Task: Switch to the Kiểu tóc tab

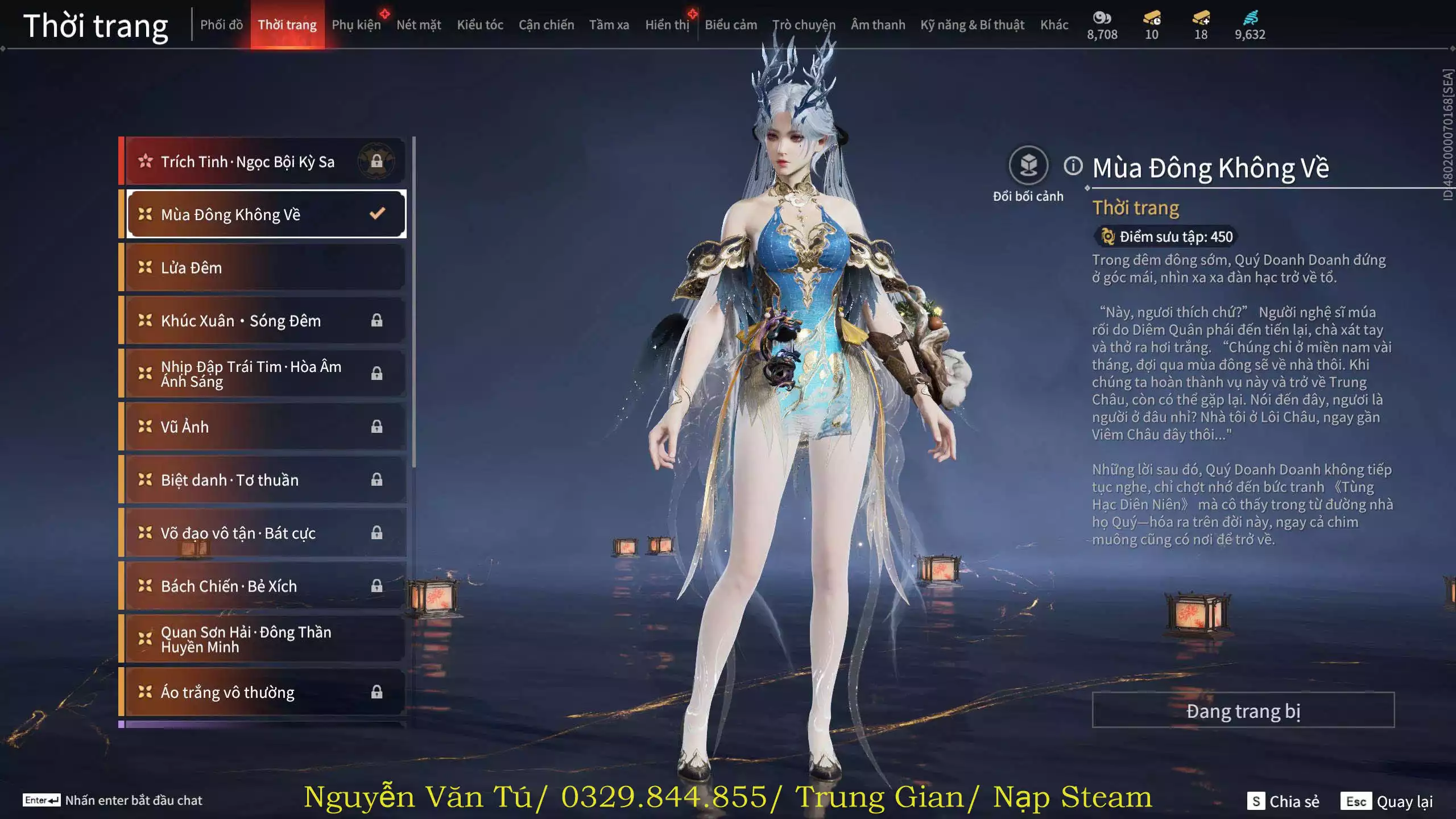Action: (x=480, y=25)
